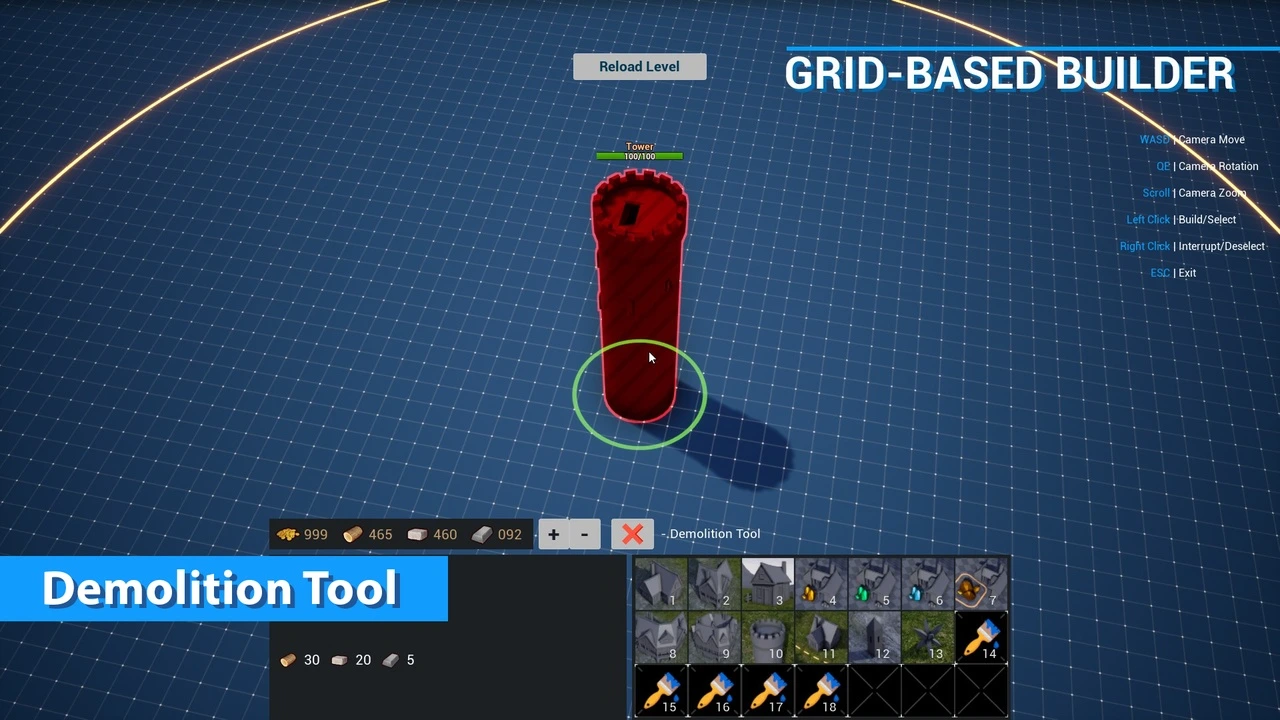
Task: Click the plus button beside the resources
Action: (x=553, y=534)
